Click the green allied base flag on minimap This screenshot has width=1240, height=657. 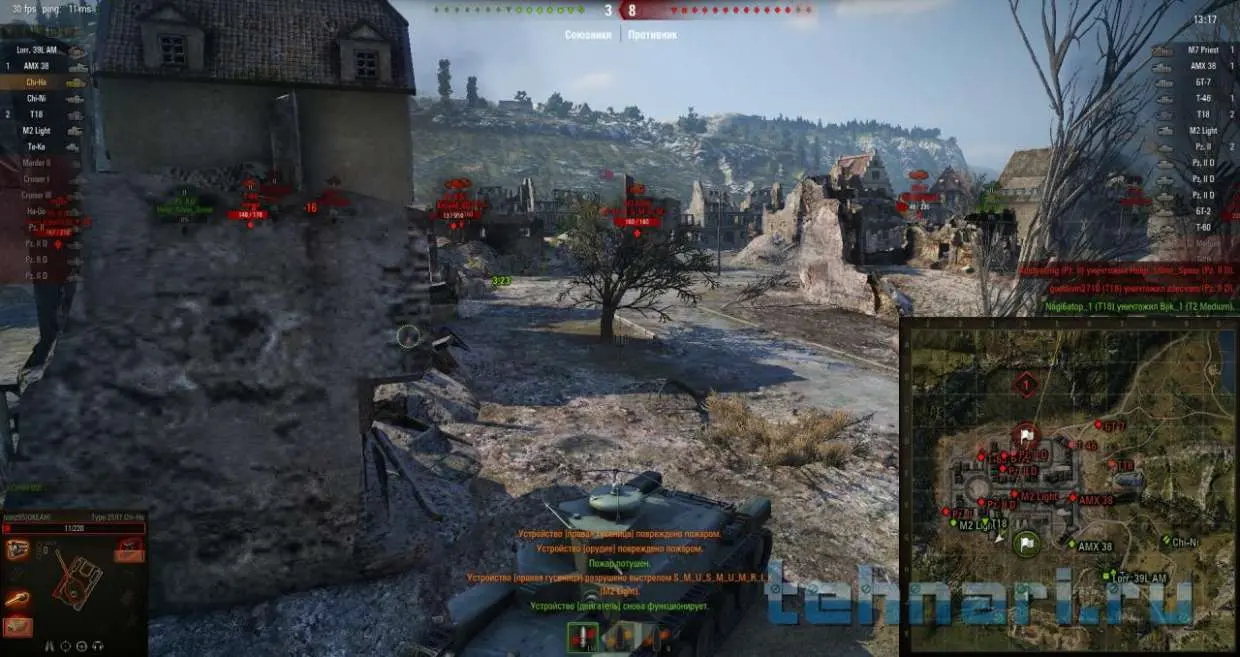coord(1027,544)
